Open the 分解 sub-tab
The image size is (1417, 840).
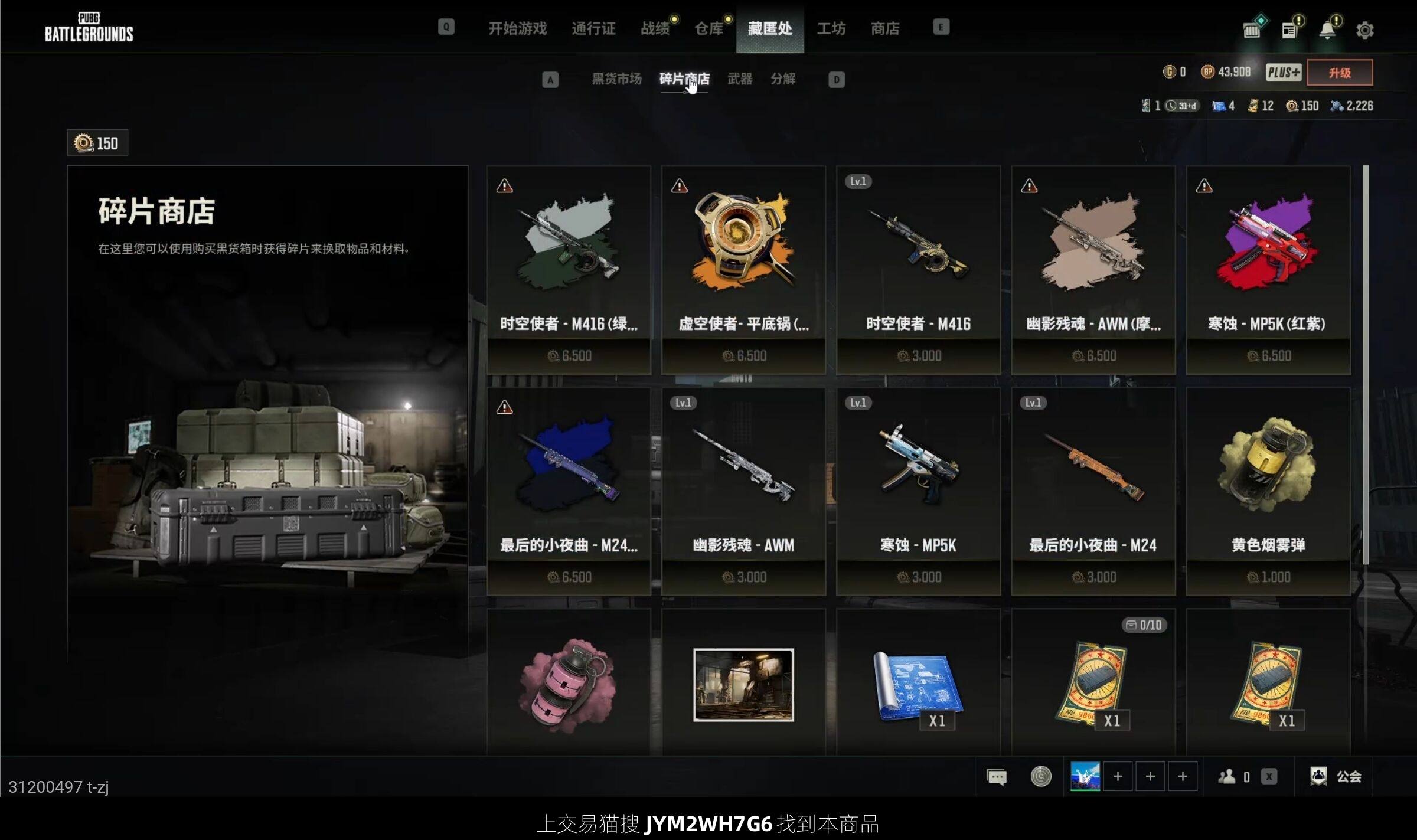783,79
